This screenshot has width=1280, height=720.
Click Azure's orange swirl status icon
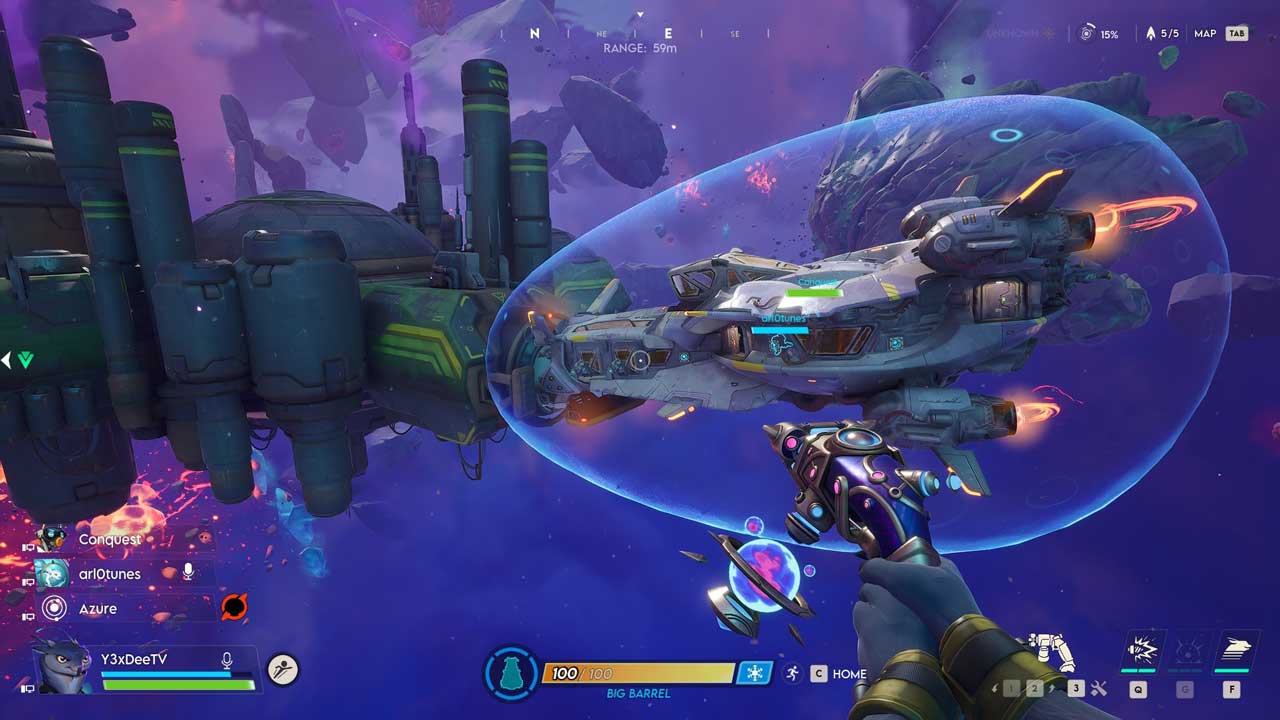(234, 607)
